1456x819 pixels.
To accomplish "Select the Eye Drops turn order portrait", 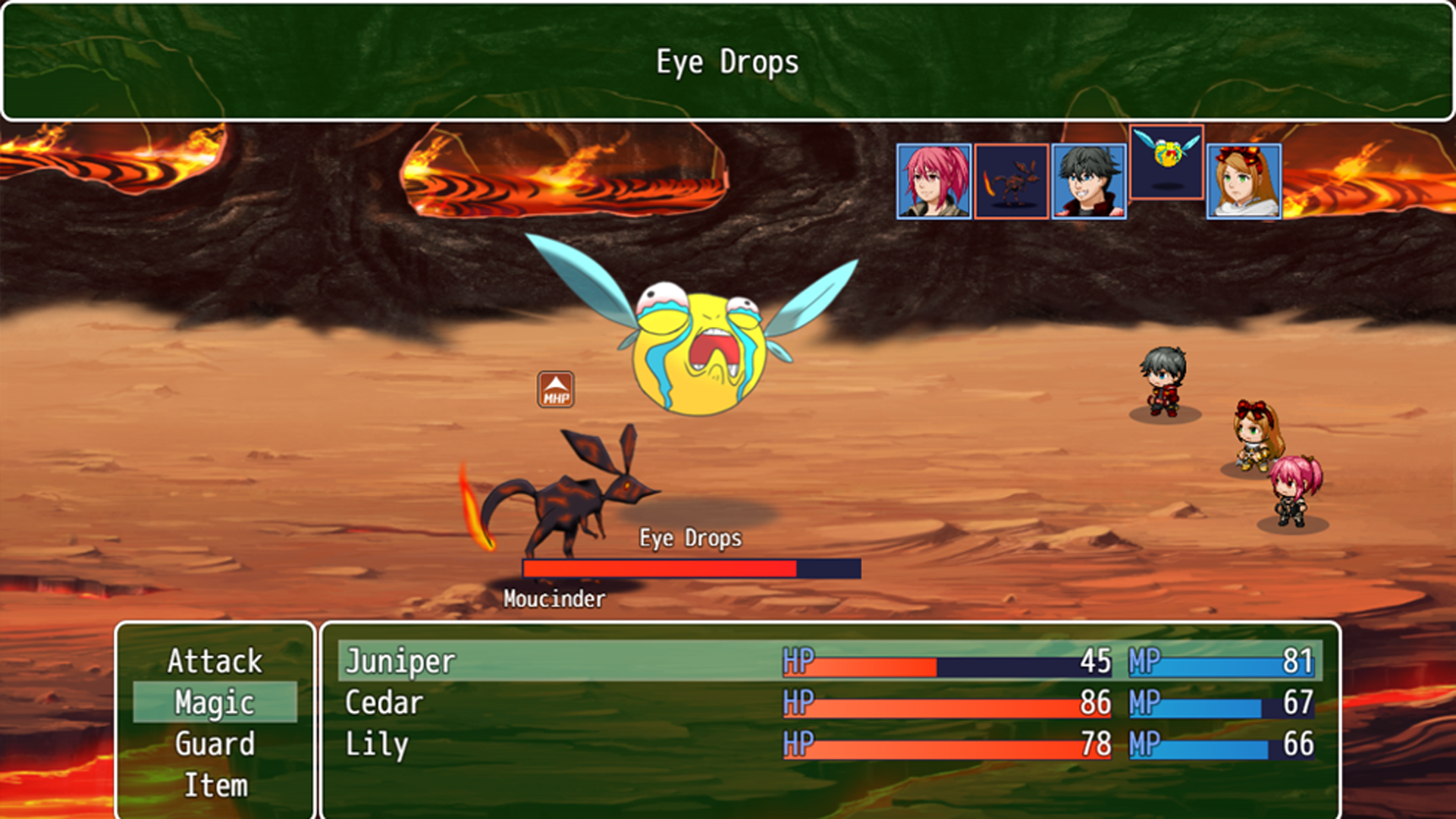I will pyautogui.click(x=1166, y=162).
